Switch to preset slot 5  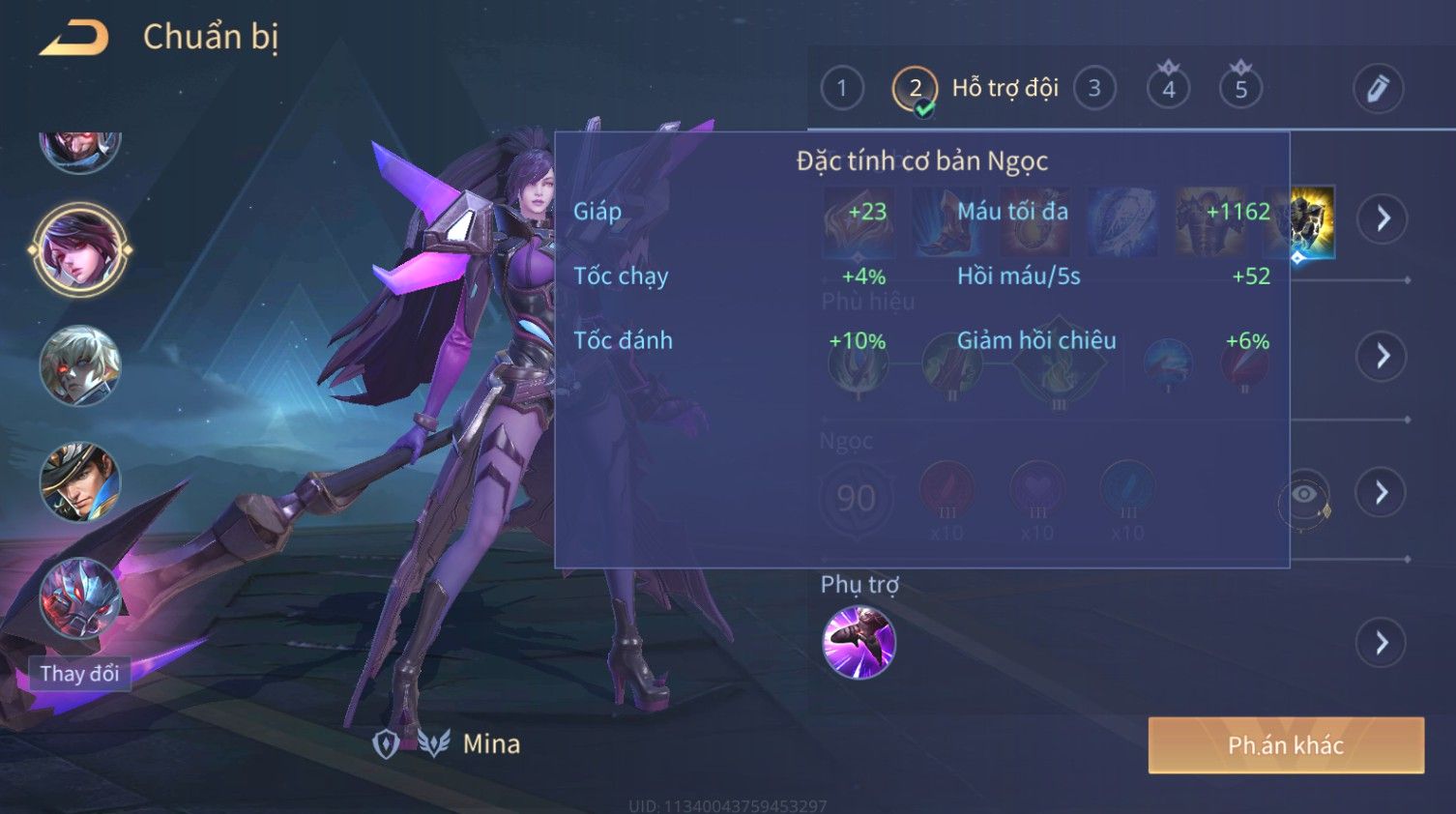[x=1240, y=89]
